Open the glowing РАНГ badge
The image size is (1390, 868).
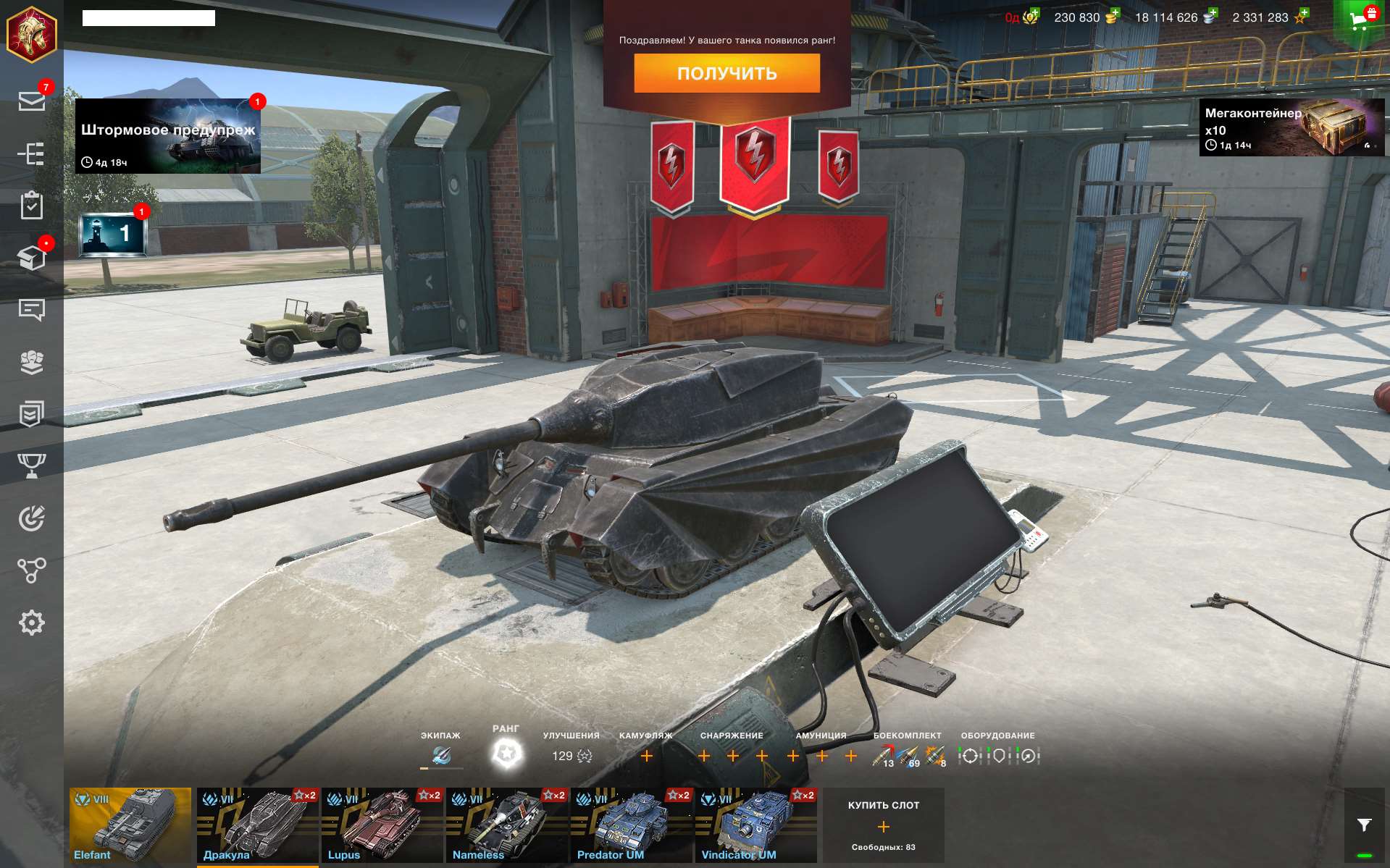[508, 754]
